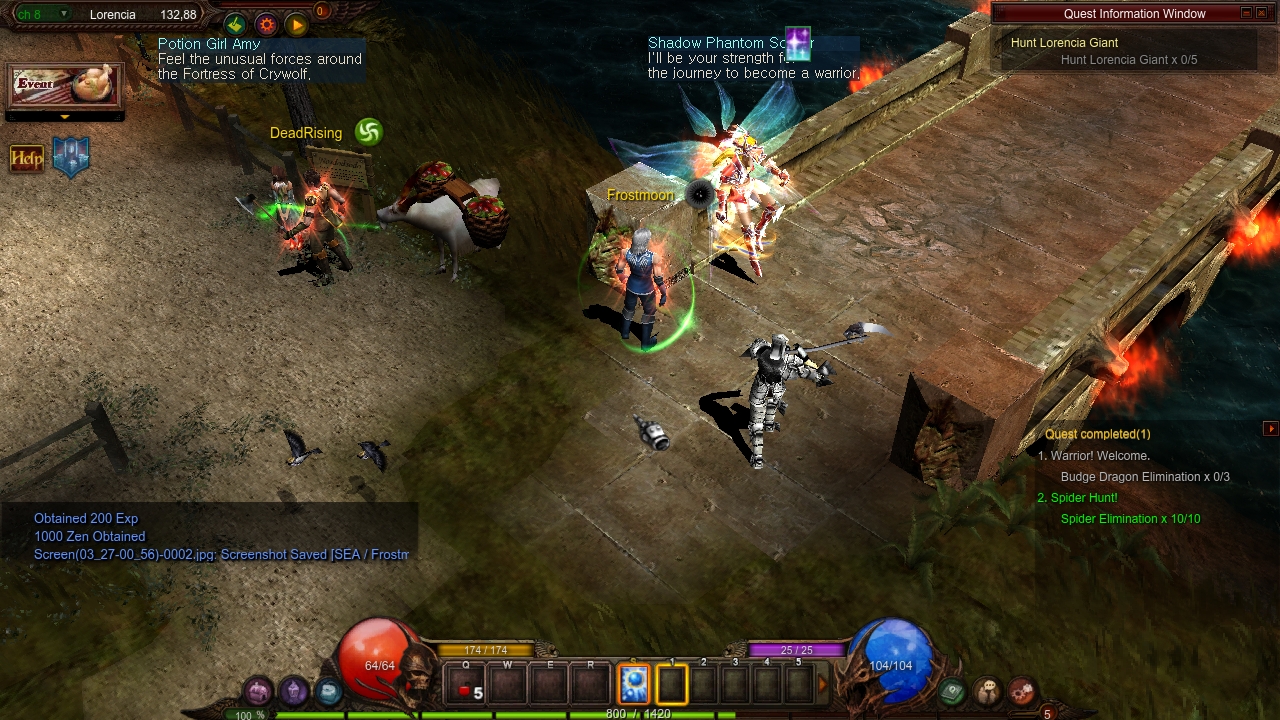Expand the arrow beneath the Event banner
This screenshot has height=720, width=1280.
65,117
